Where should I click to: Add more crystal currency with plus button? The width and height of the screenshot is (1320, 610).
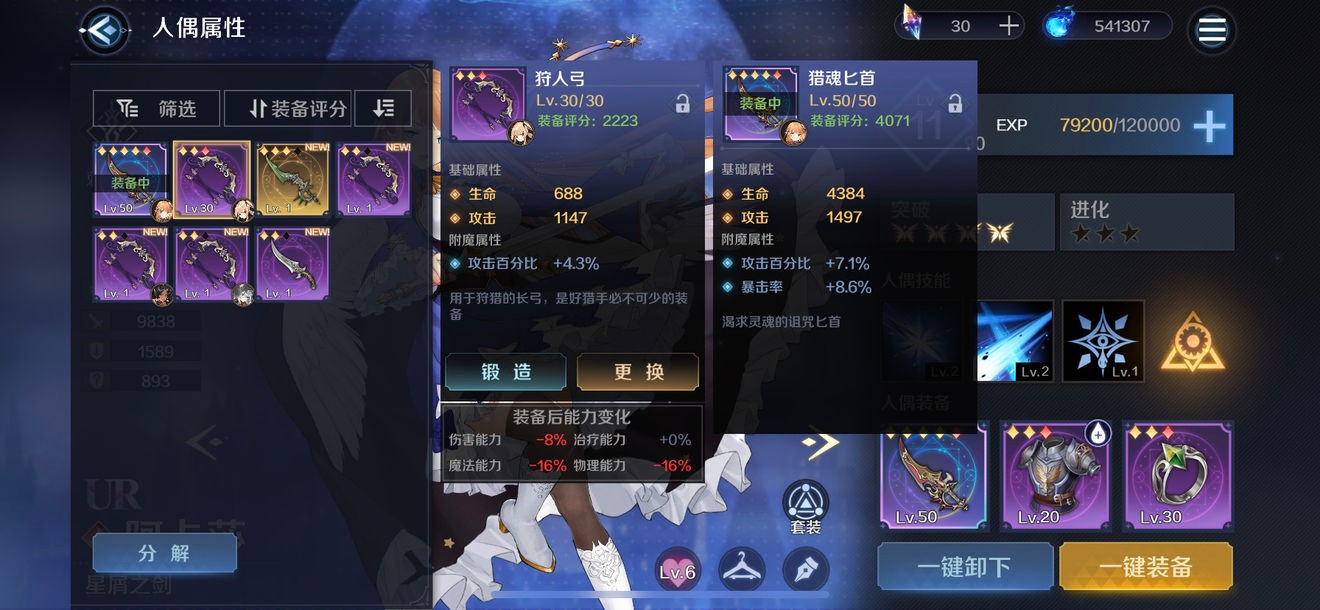pos(1009,26)
